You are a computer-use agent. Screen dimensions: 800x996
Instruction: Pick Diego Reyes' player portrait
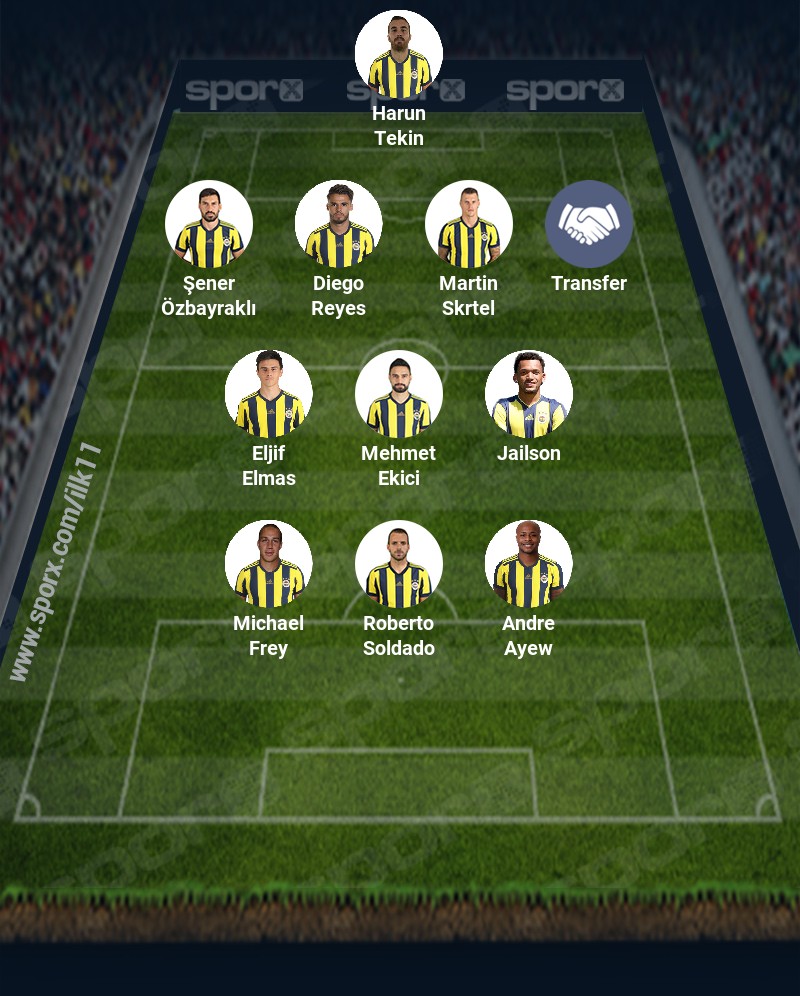pos(339,224)
